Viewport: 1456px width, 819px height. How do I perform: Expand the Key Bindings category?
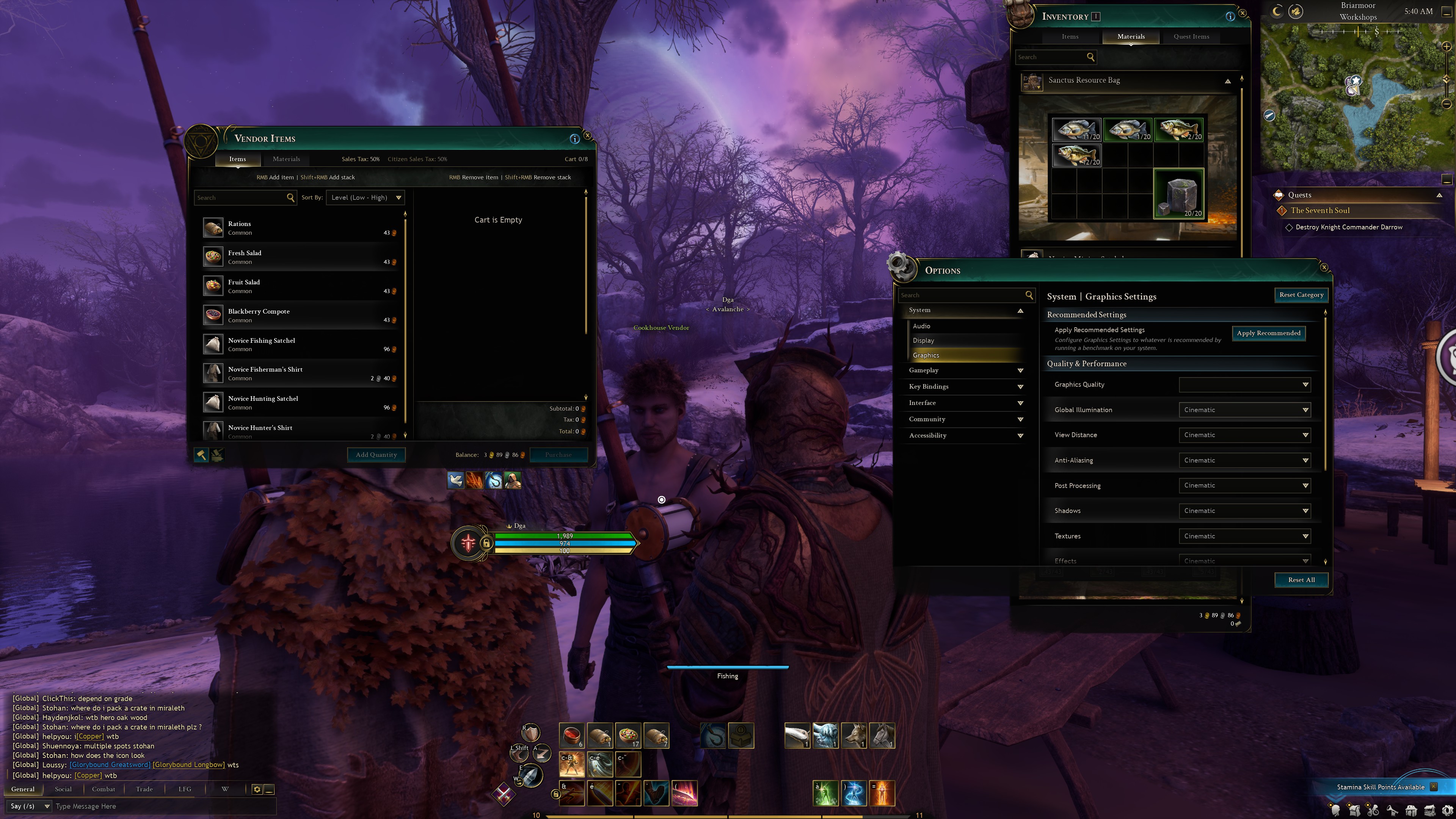[965, 387]
